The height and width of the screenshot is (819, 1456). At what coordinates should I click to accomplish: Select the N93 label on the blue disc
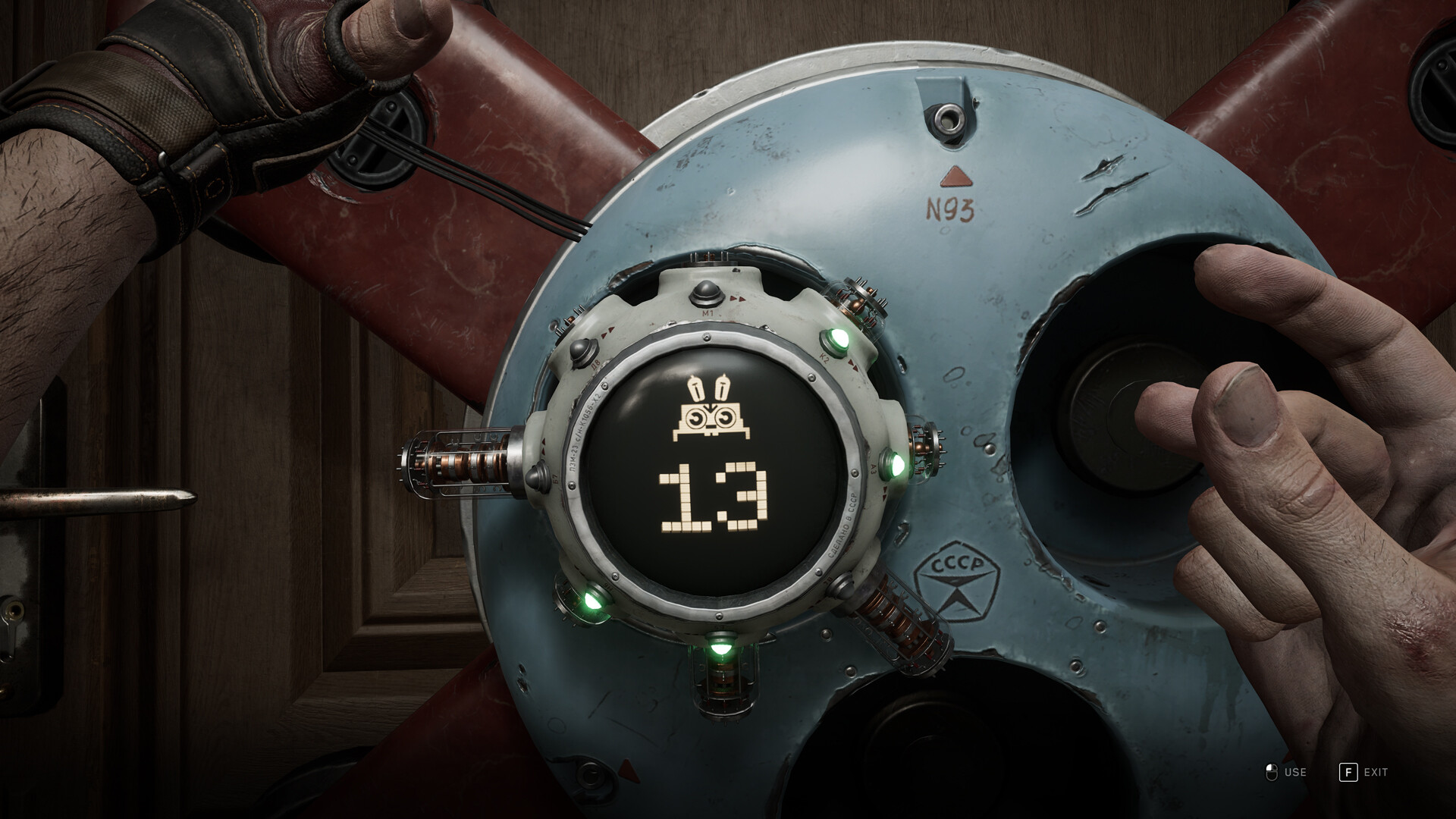pos(950,211)
